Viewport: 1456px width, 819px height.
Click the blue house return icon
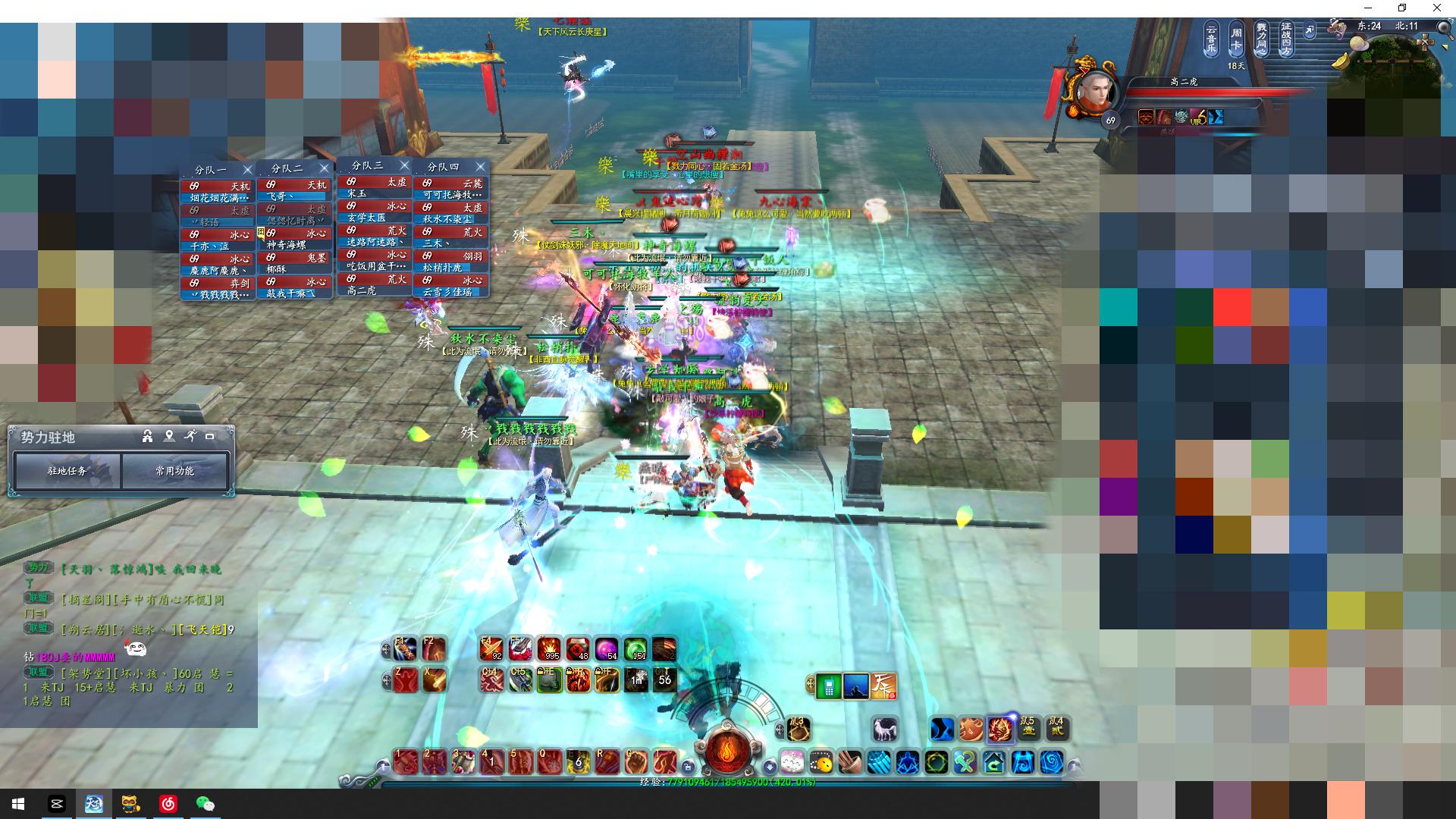point(993,762)
